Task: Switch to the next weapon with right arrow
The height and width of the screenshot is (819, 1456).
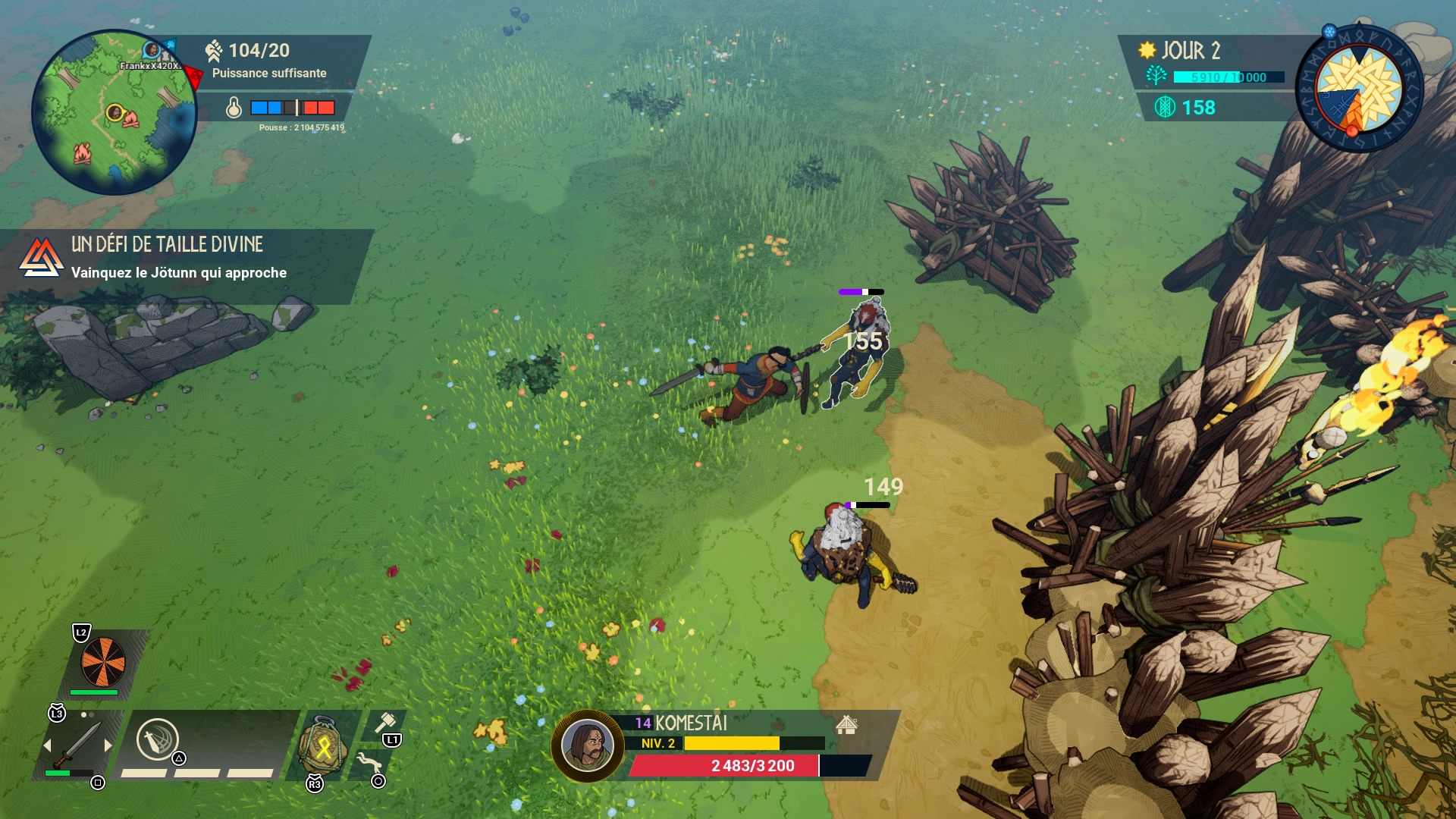Action: [x=108, y=745]
